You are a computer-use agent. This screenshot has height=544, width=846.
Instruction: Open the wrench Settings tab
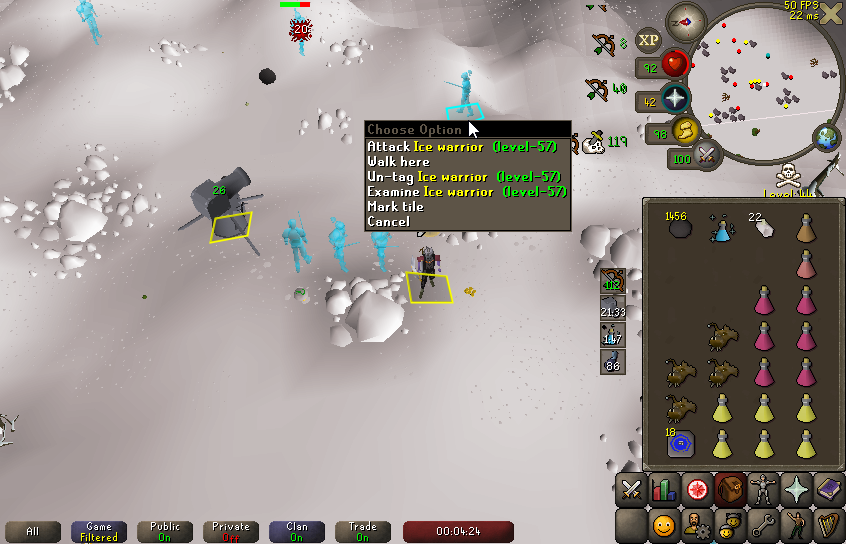(x=762, y=524)
